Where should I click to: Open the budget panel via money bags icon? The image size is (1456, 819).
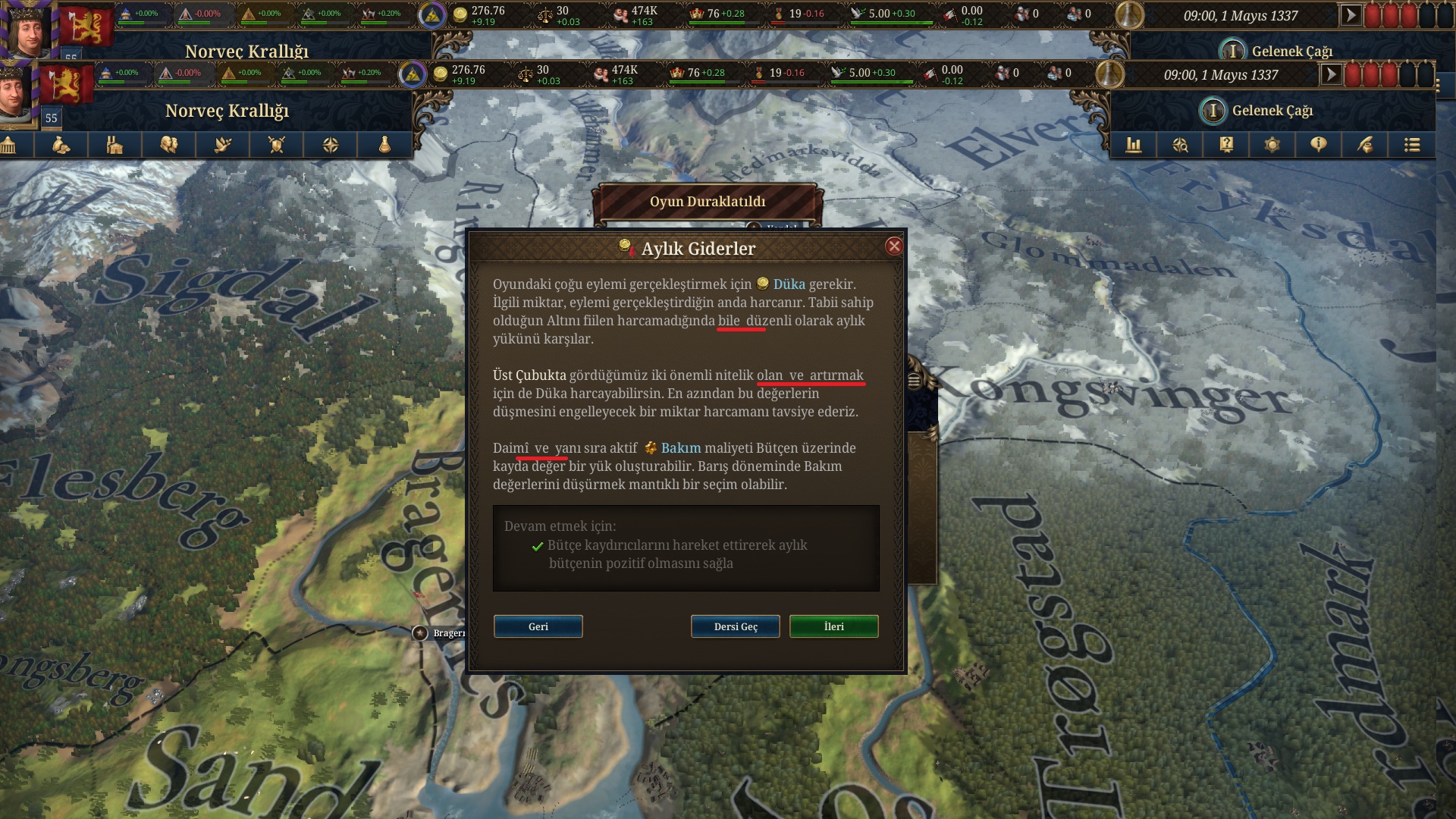click(x=62, y=144)
